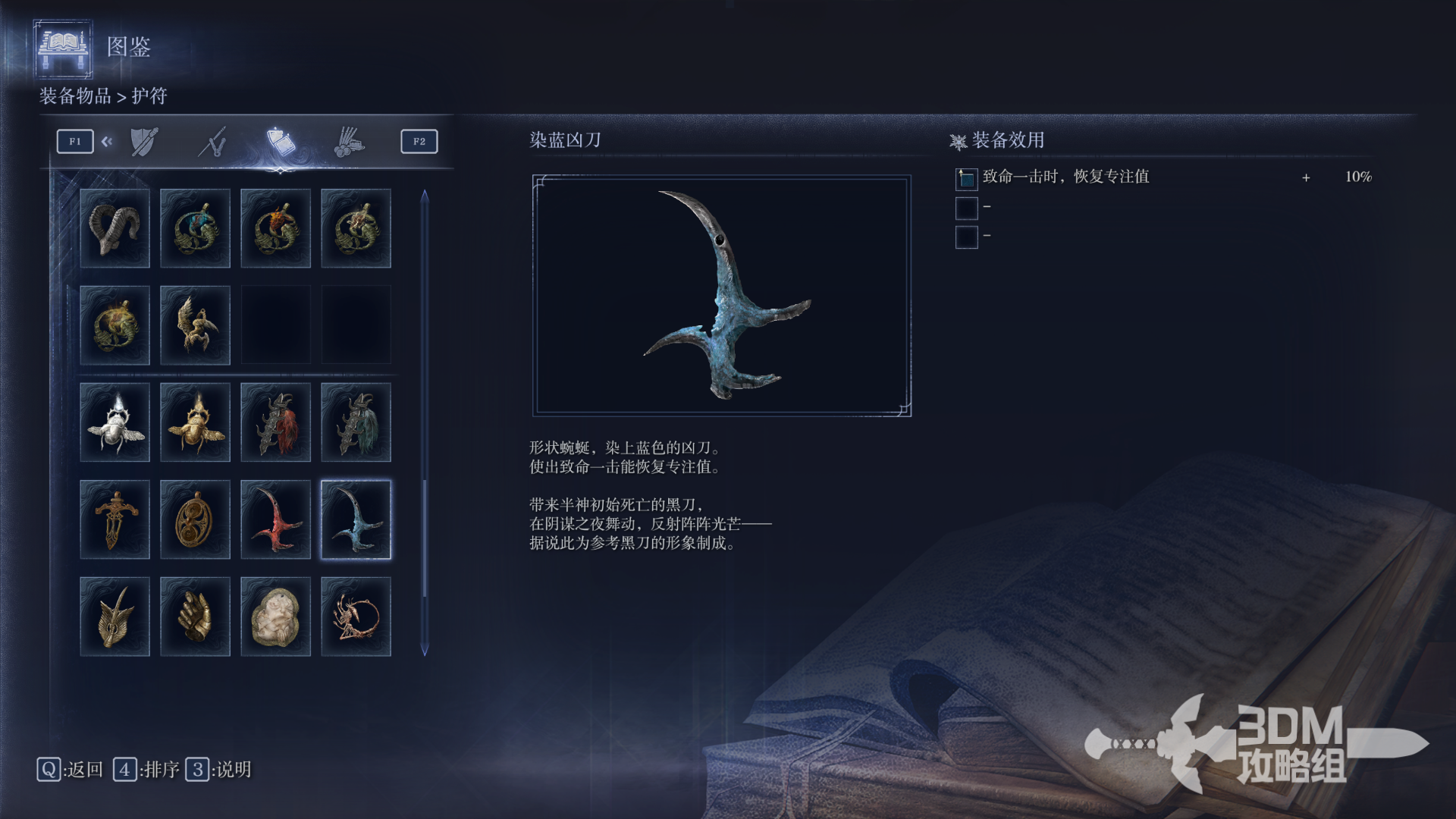Choose the blue-jeweled scorpion charm
Image resolution: width=1456 pixels, height=819 pixels.
(195, 228)
